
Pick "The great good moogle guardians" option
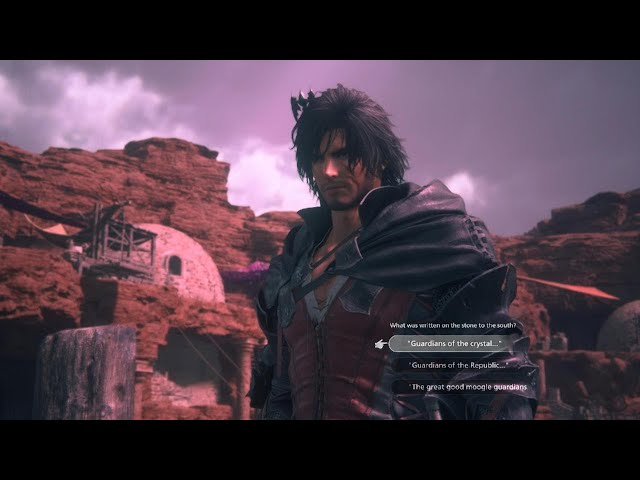pyautogui.click(x=469, y=386)
